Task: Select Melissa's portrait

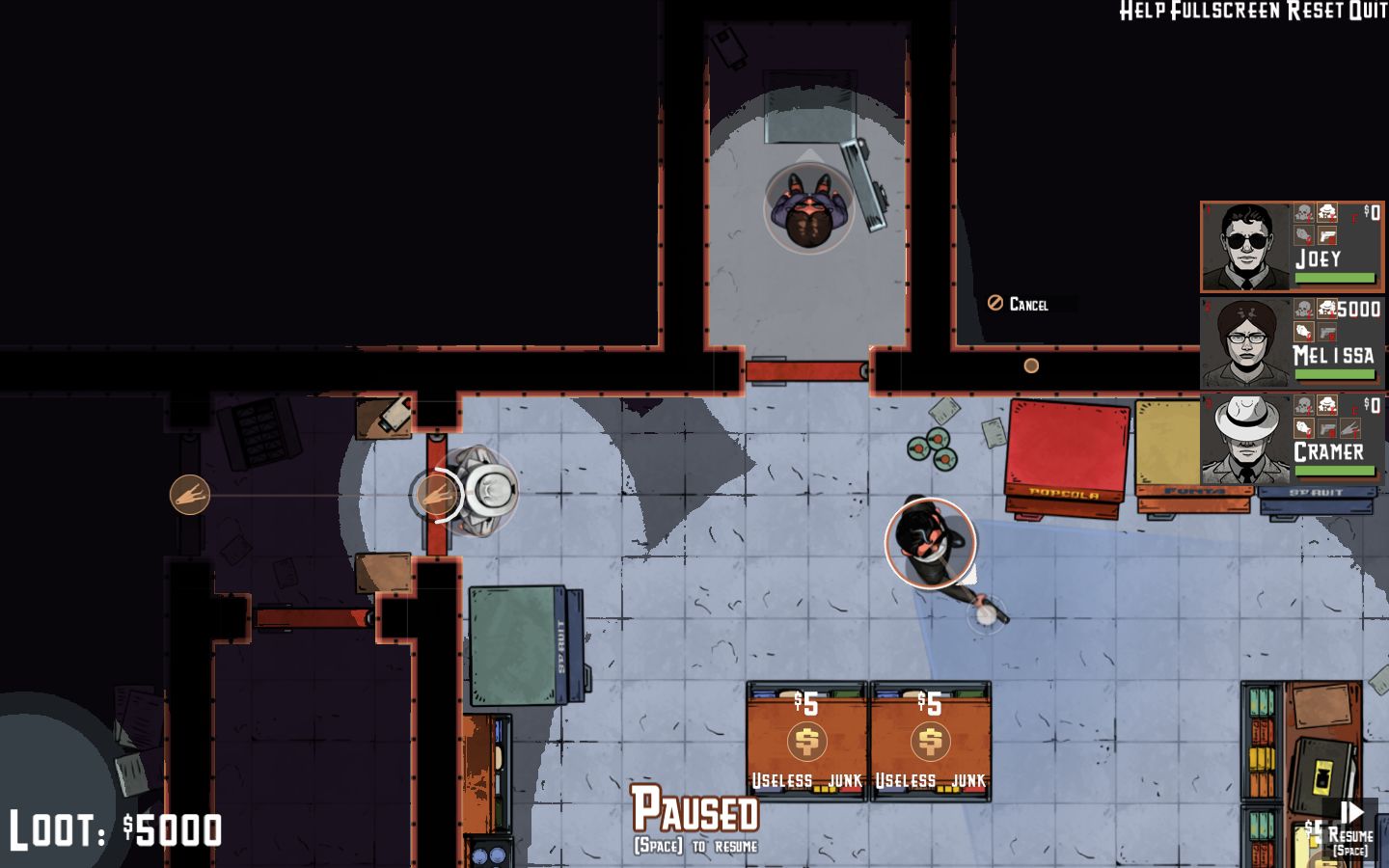Action: 1246,343
